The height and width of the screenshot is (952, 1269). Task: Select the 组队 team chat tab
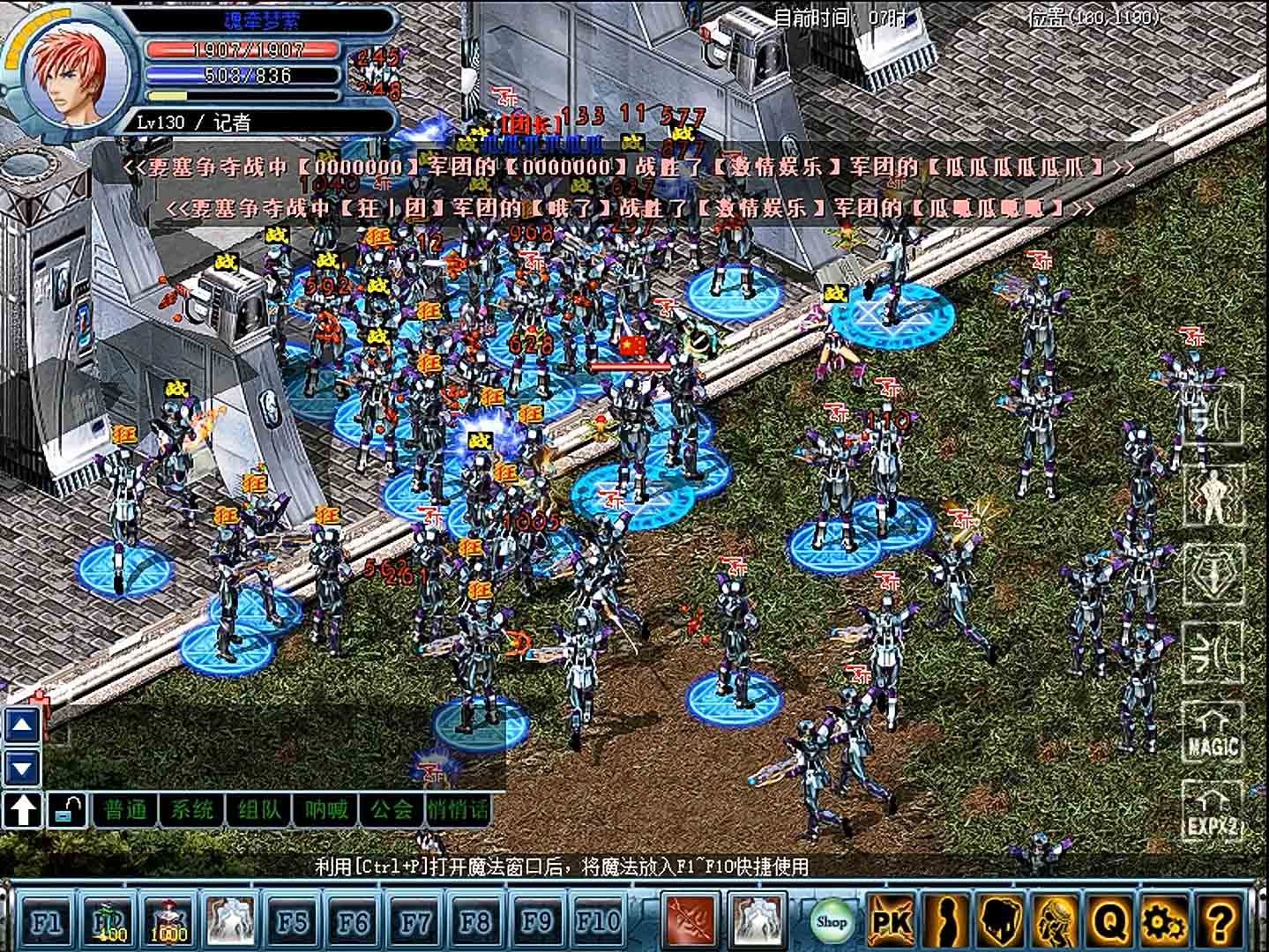(258, 808)
